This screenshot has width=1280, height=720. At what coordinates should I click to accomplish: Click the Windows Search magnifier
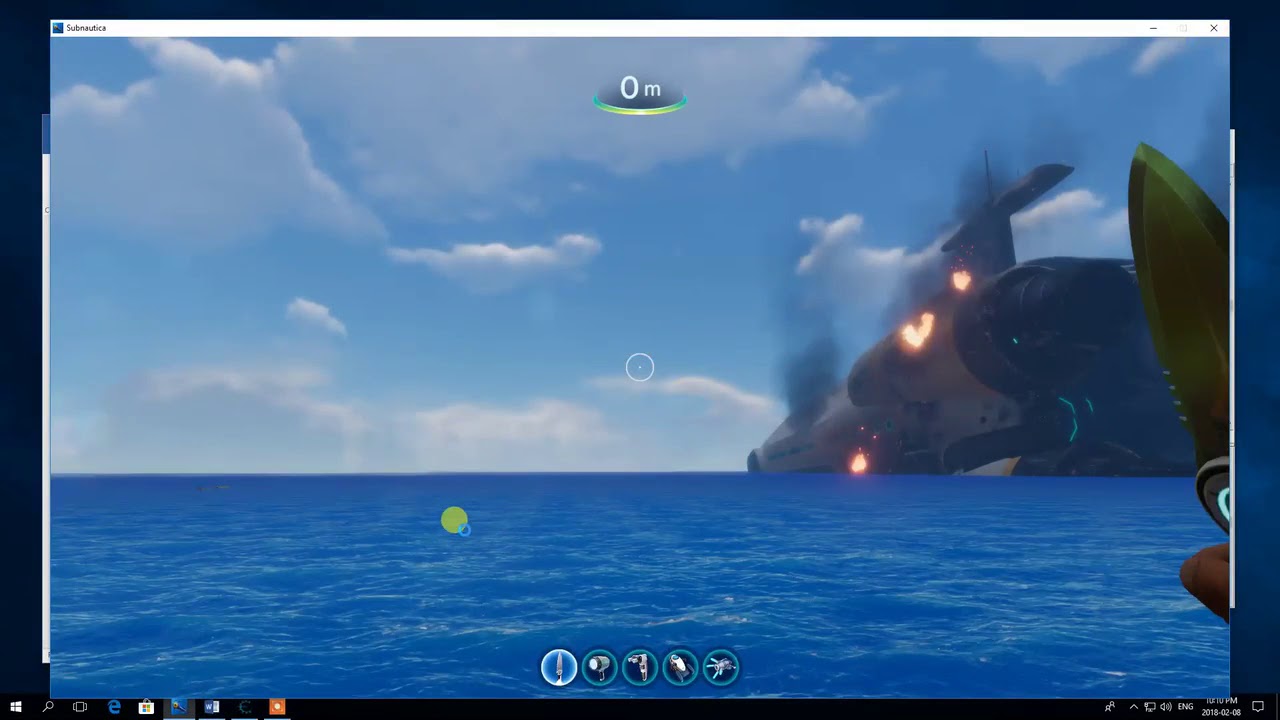(x=48, y=707)
